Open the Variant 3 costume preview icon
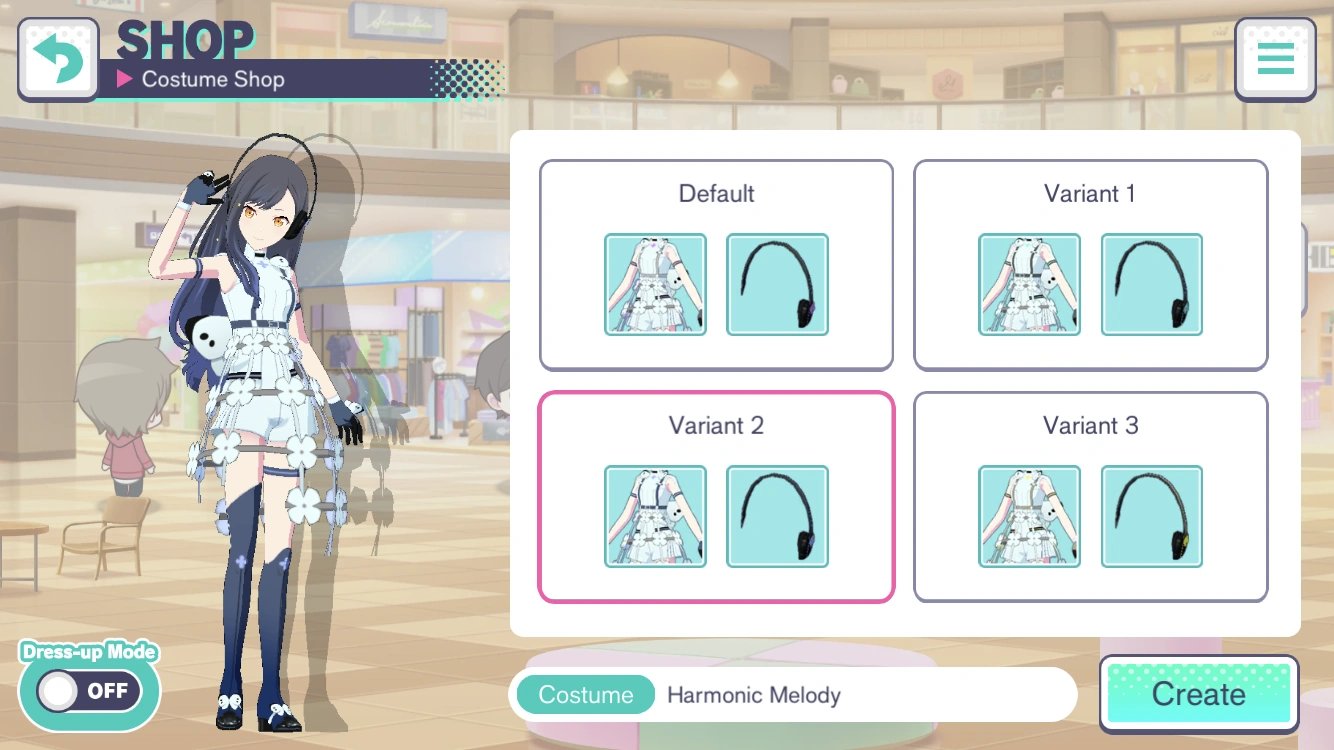Screen dimensions: 1334x750 tap(1029, 516)
